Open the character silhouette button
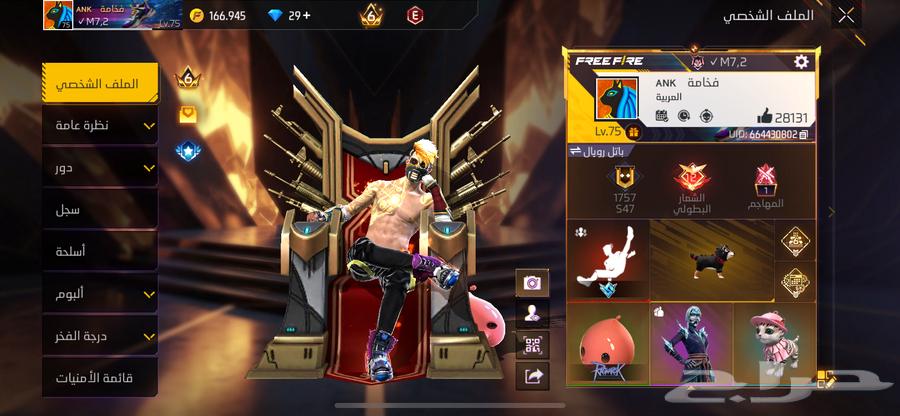 coord(532,314)
